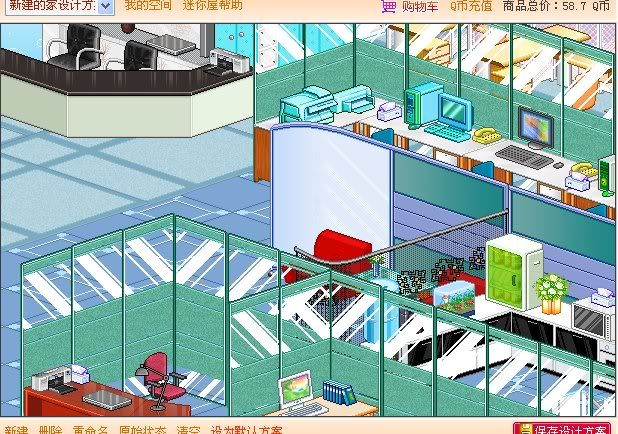
Task: Open the 购物车 shopping cart
Action: coord(410,6)
